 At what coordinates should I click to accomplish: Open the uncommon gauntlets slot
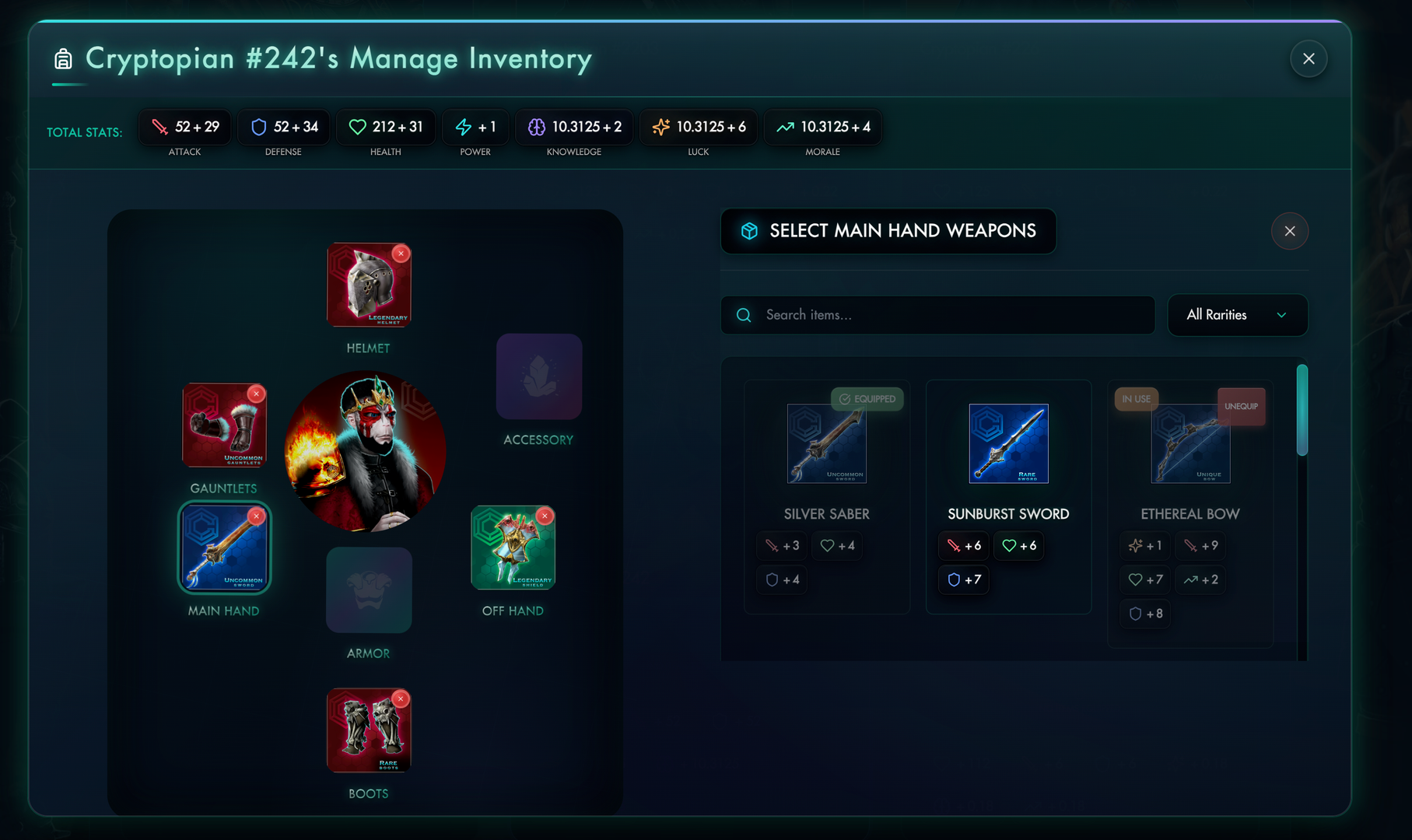click(223, 425)
